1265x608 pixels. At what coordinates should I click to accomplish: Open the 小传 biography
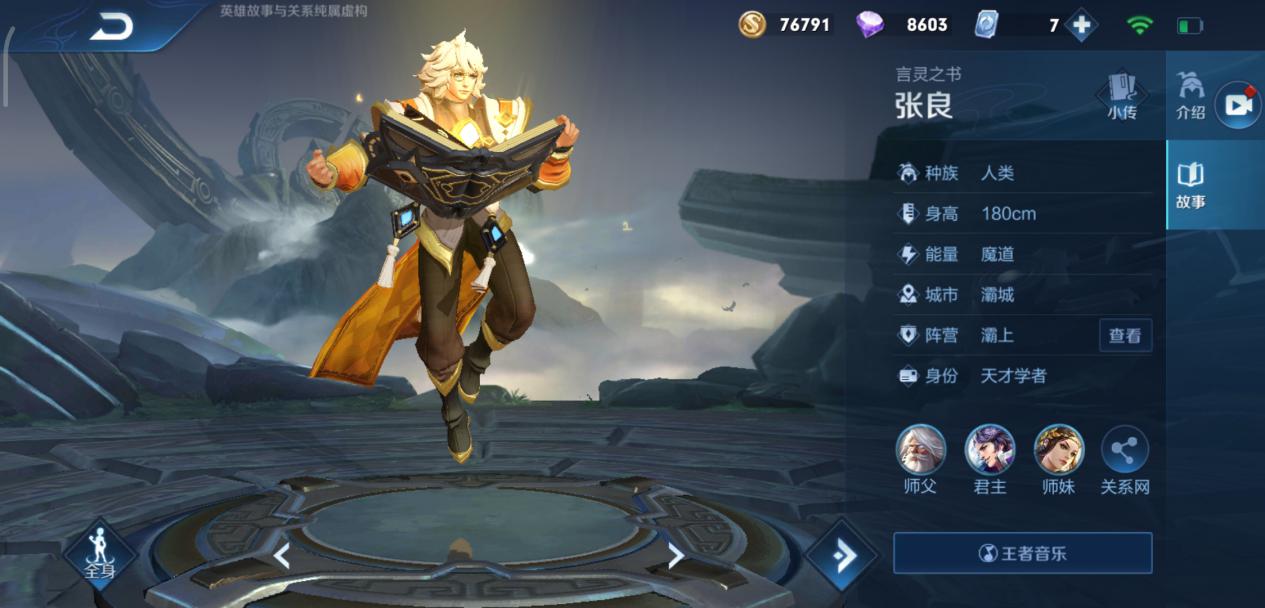[x=1122, y=95]
